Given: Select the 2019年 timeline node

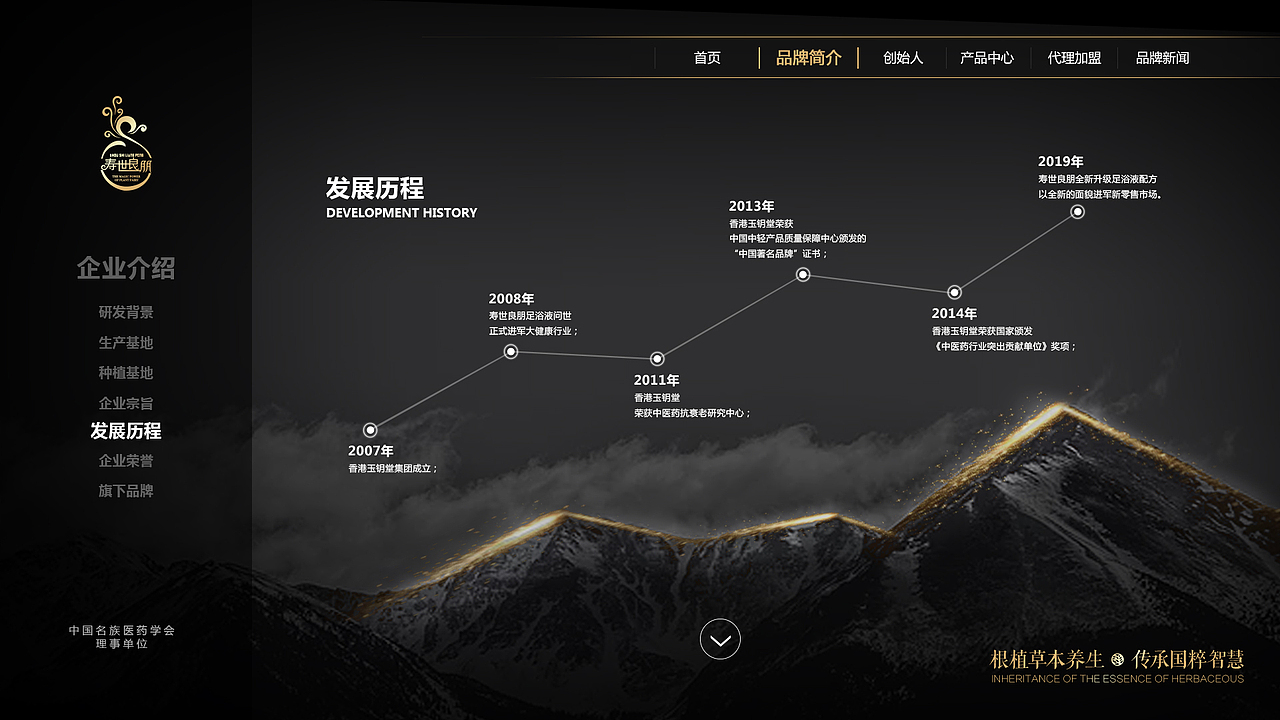Looking at the screenshot, I should coord(1077,211).
